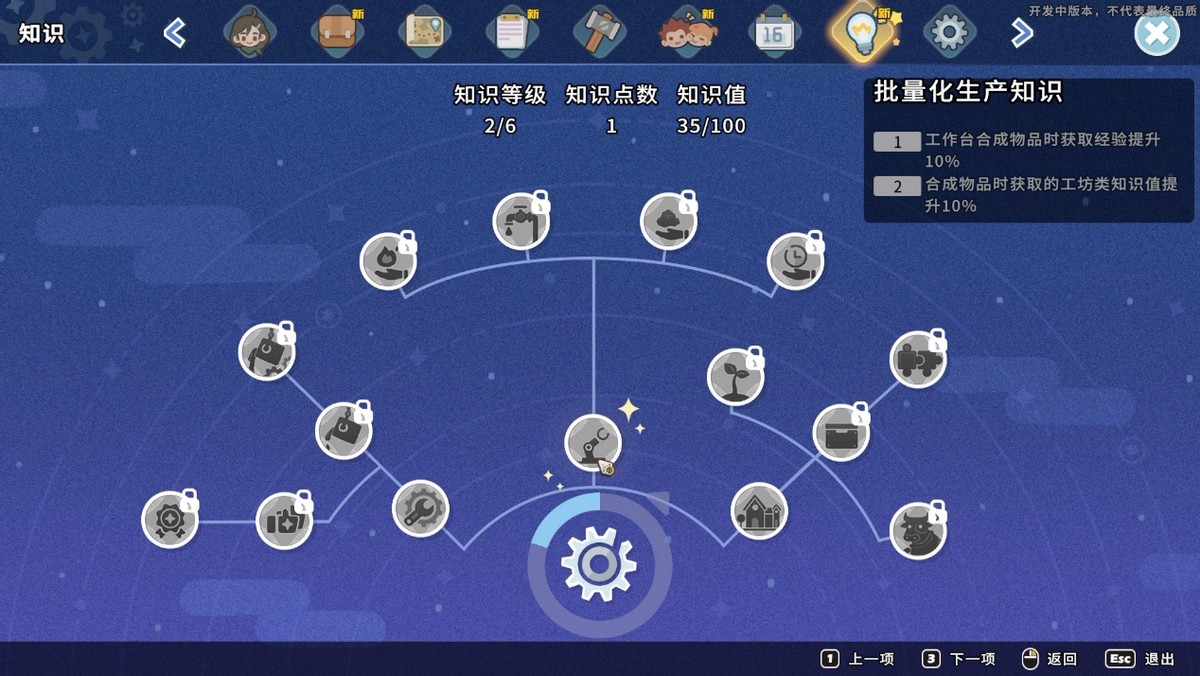
Task: Switch to the two-characters relationships tab
Action: (x=688, y=33)
